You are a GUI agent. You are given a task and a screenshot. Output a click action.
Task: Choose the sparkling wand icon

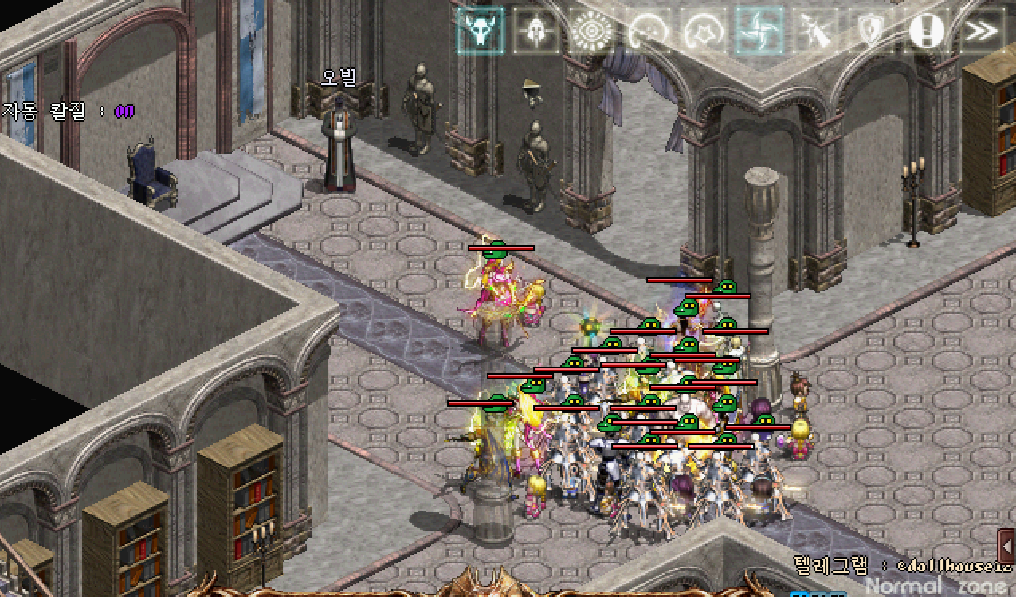pos(816,31)
